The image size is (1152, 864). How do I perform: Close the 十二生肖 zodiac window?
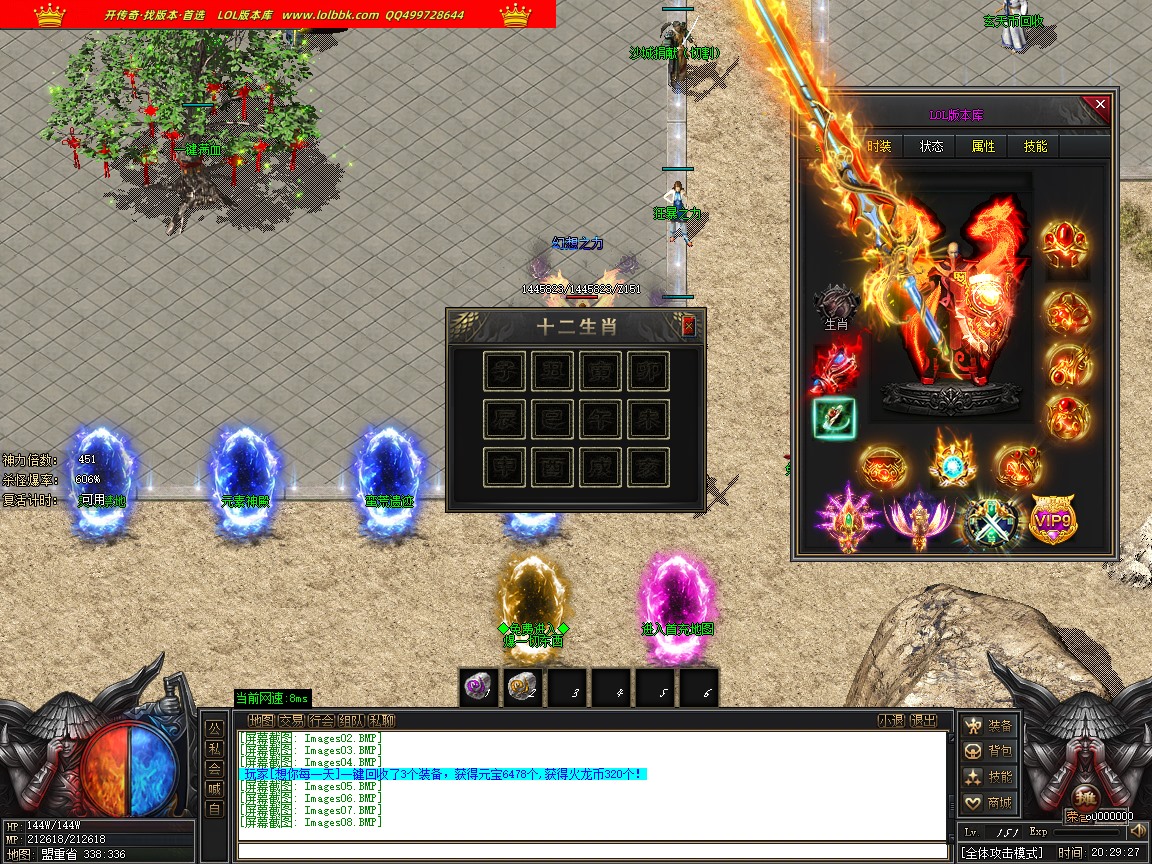click(x=688, y=325)
